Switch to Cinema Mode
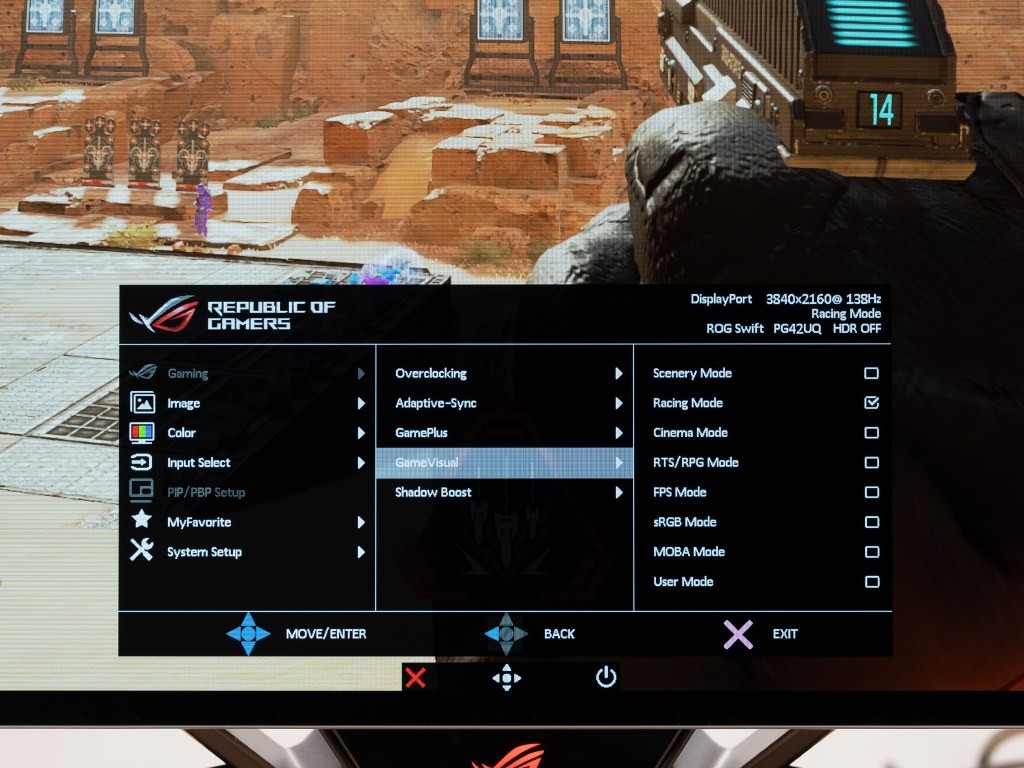Viewport: 1024px width, 768px height. click(871, 433)
